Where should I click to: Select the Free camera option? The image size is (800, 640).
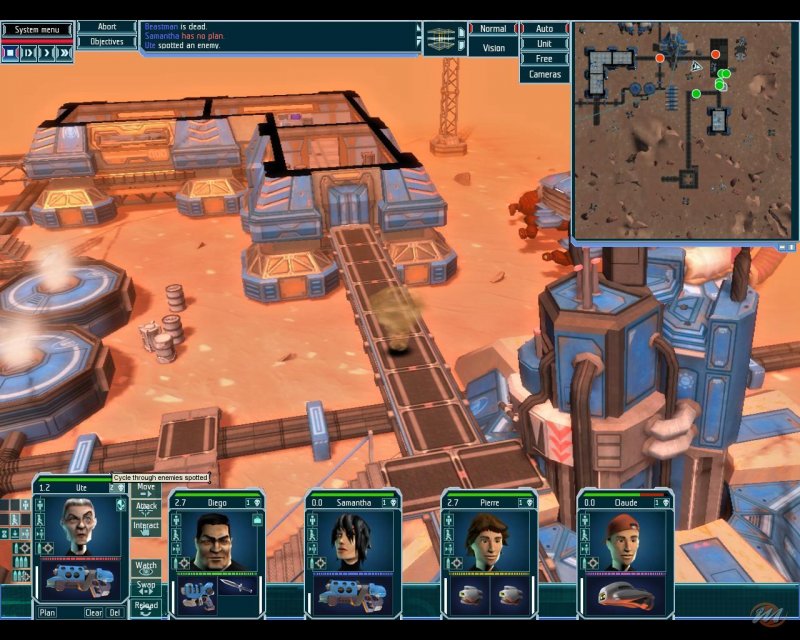click(x=544, y=59)
